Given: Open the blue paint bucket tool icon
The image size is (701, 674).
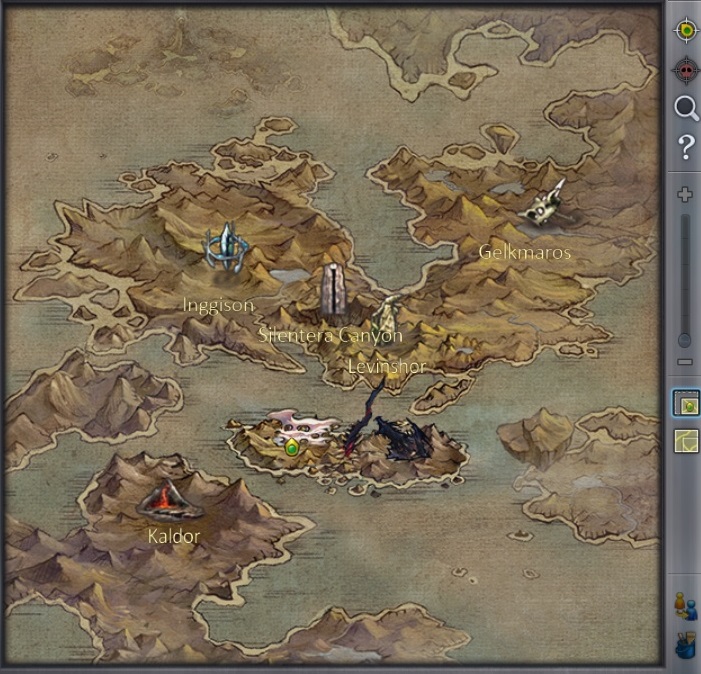Looking at the screenshot, I should (685, 645).
